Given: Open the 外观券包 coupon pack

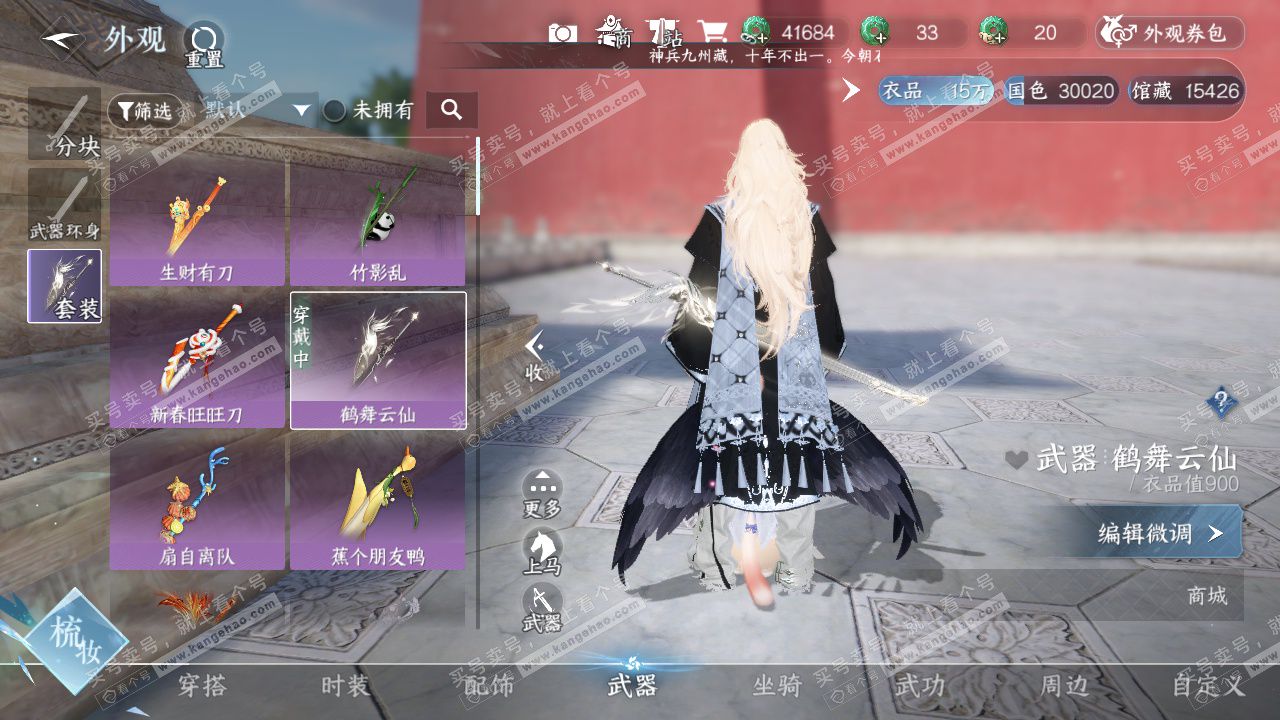Looking at the screenshot, I should pyautogui.click(x=1170, y=34).
